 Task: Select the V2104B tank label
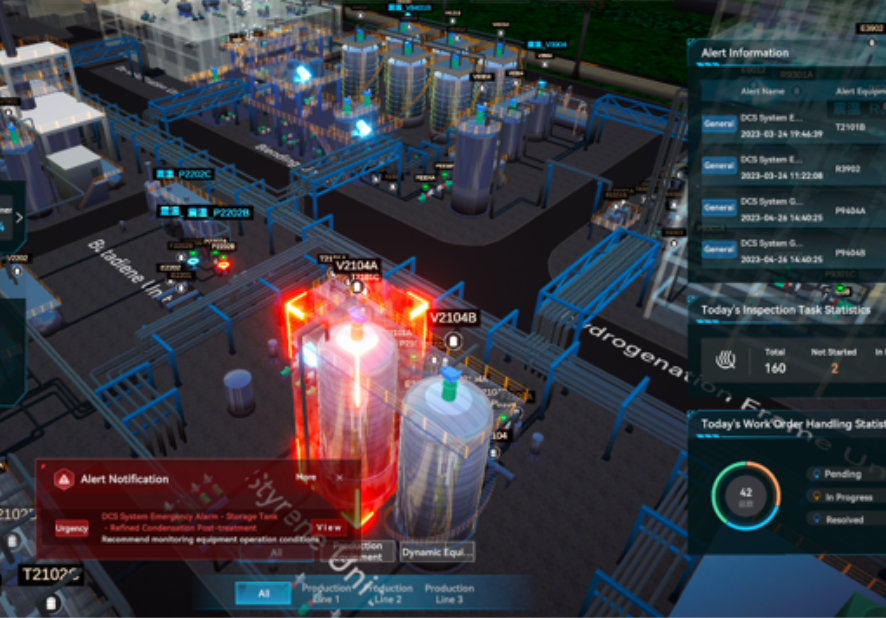pyautogui.click(x=453, y=318)
